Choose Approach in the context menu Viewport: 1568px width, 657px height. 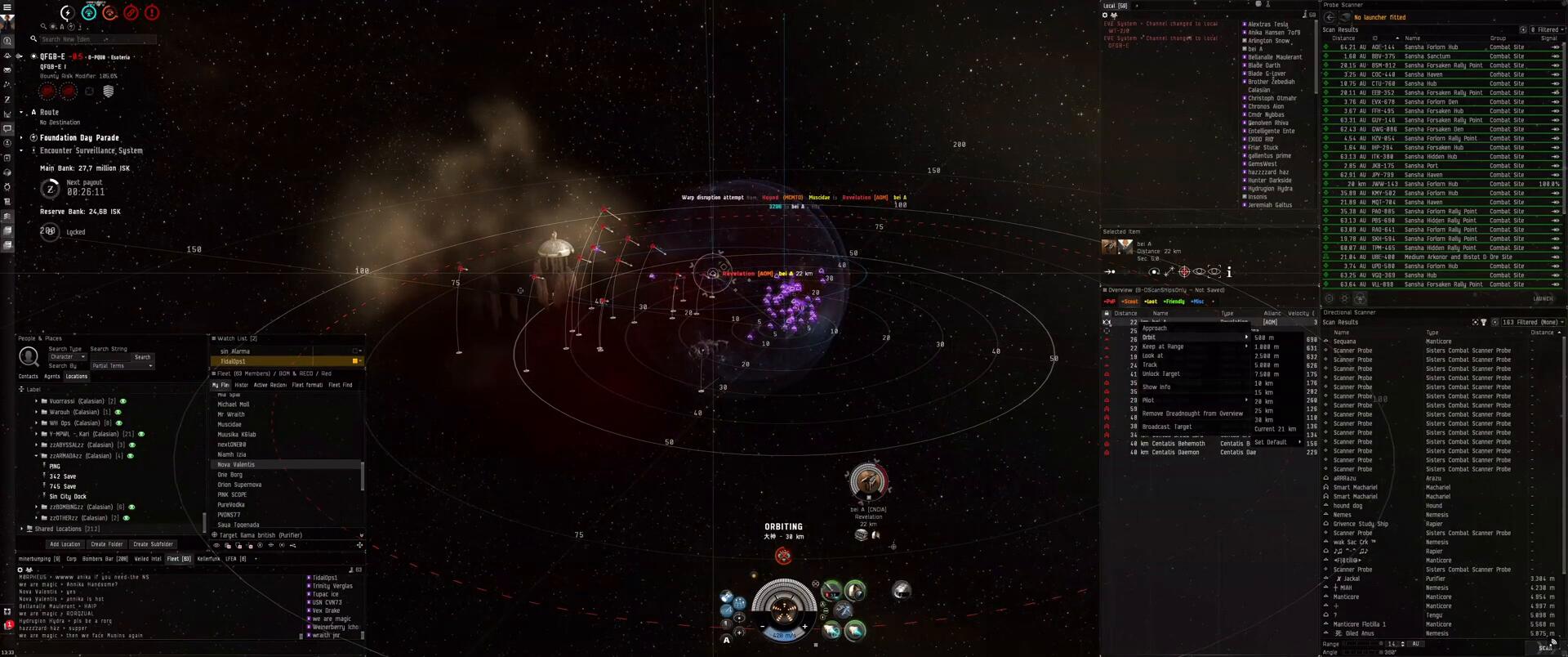click(x=1154, y=328)
